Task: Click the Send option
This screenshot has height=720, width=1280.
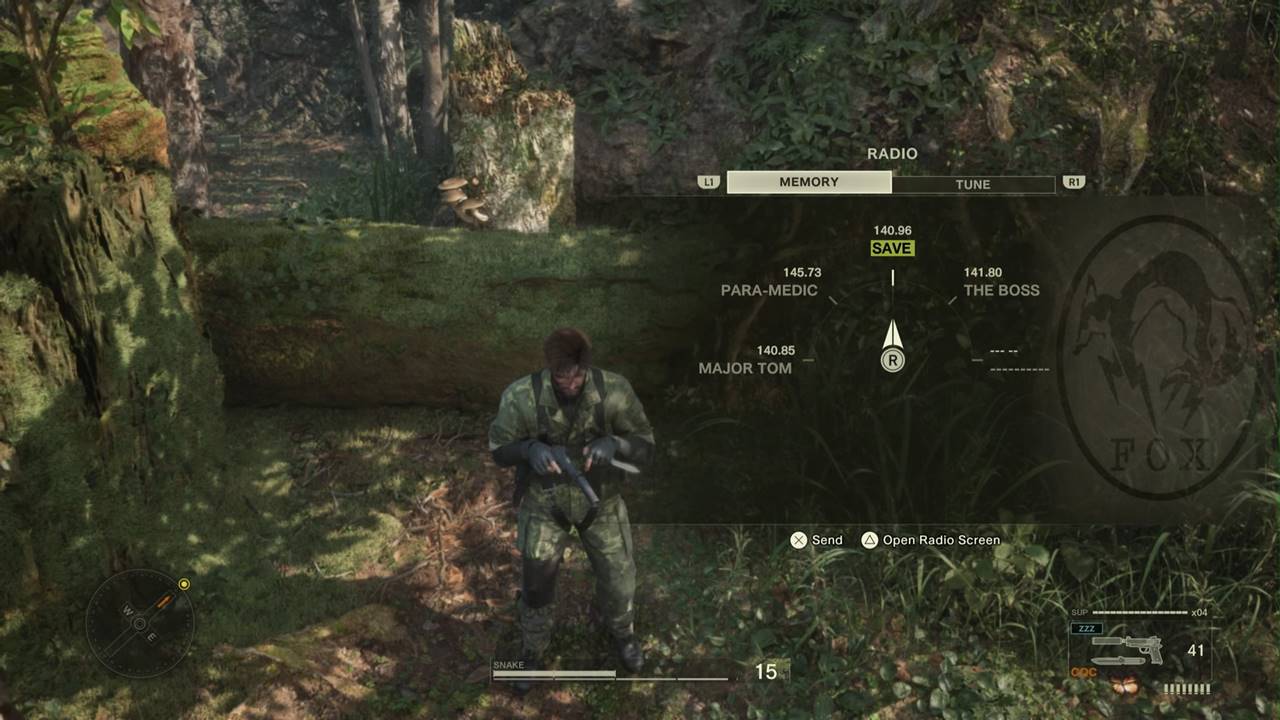Action: coord(816,540)
